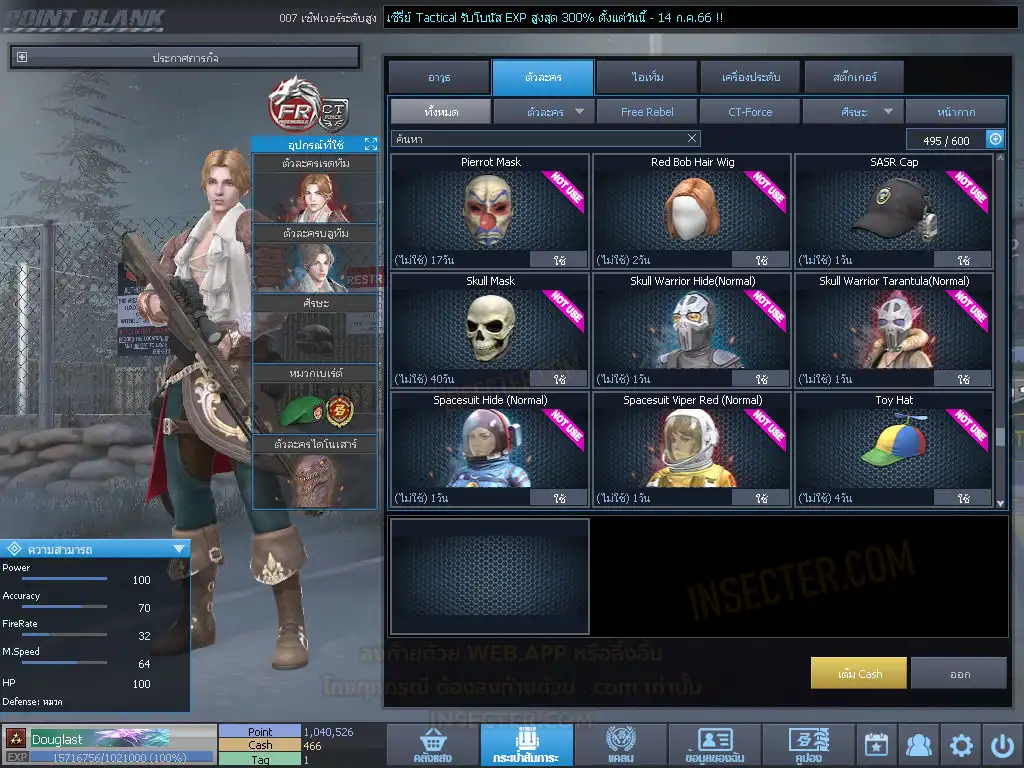
Task: Select the เครื่องประดับ accessories tab
Action: coord(750,77)
